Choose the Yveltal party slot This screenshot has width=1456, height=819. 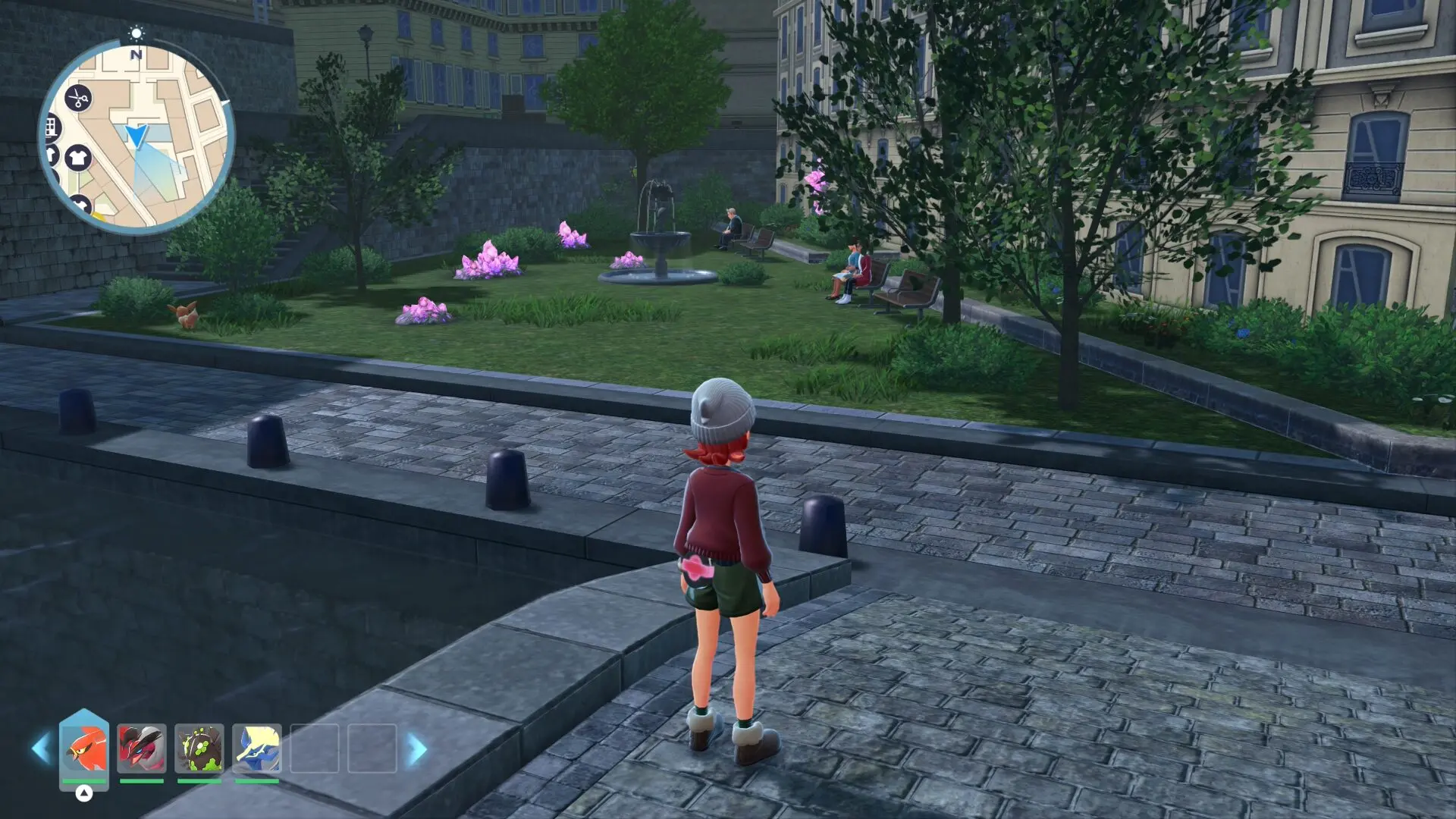click(142, 748)
